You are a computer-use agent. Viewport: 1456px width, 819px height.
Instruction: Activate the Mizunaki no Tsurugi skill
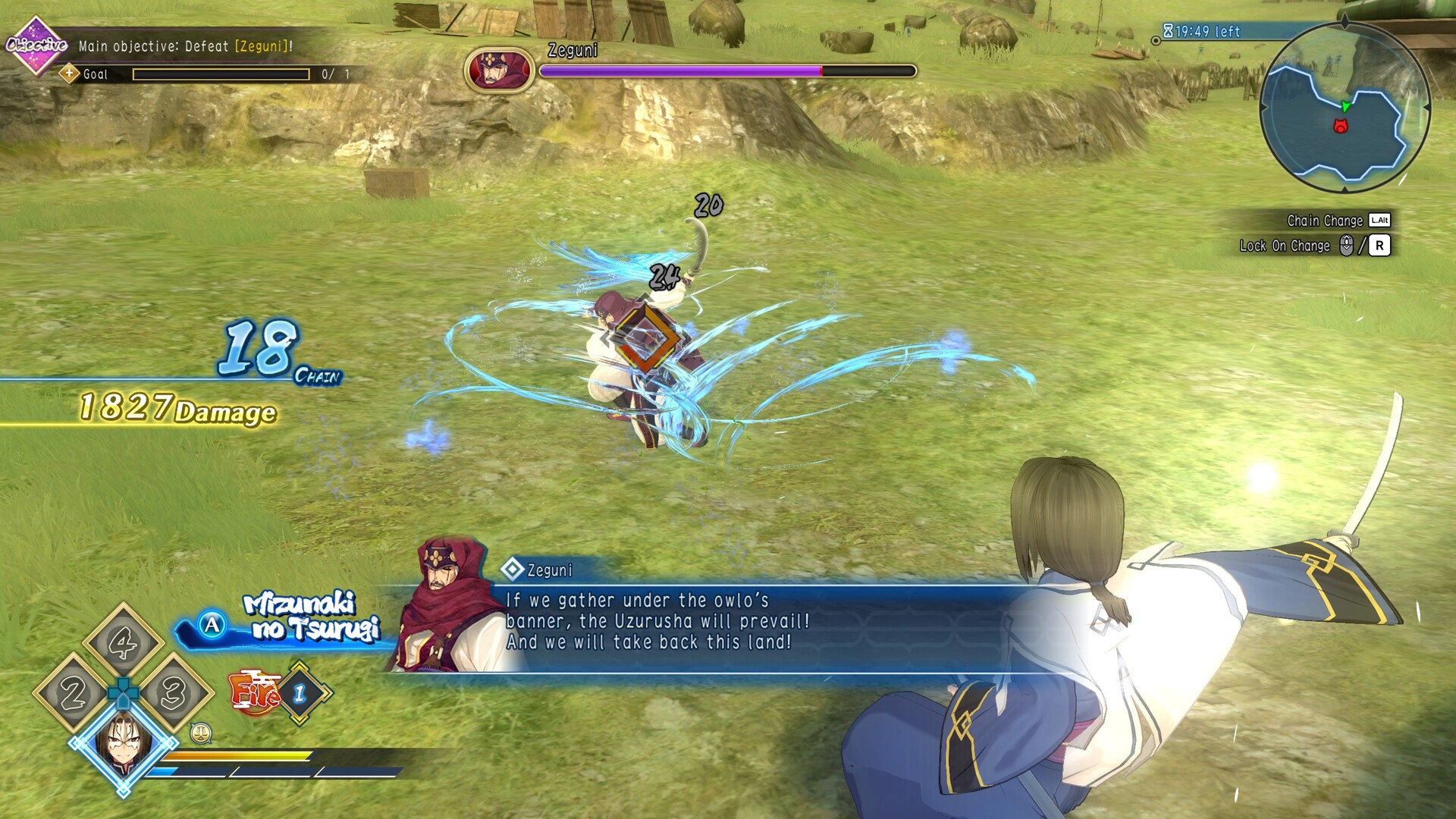212,625
